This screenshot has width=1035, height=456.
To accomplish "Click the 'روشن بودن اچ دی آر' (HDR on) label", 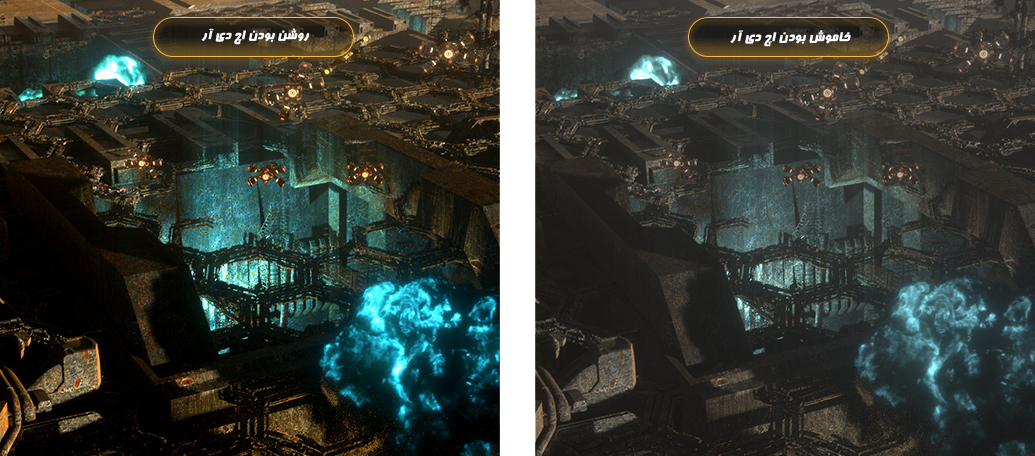I will (x=253, y=36).
